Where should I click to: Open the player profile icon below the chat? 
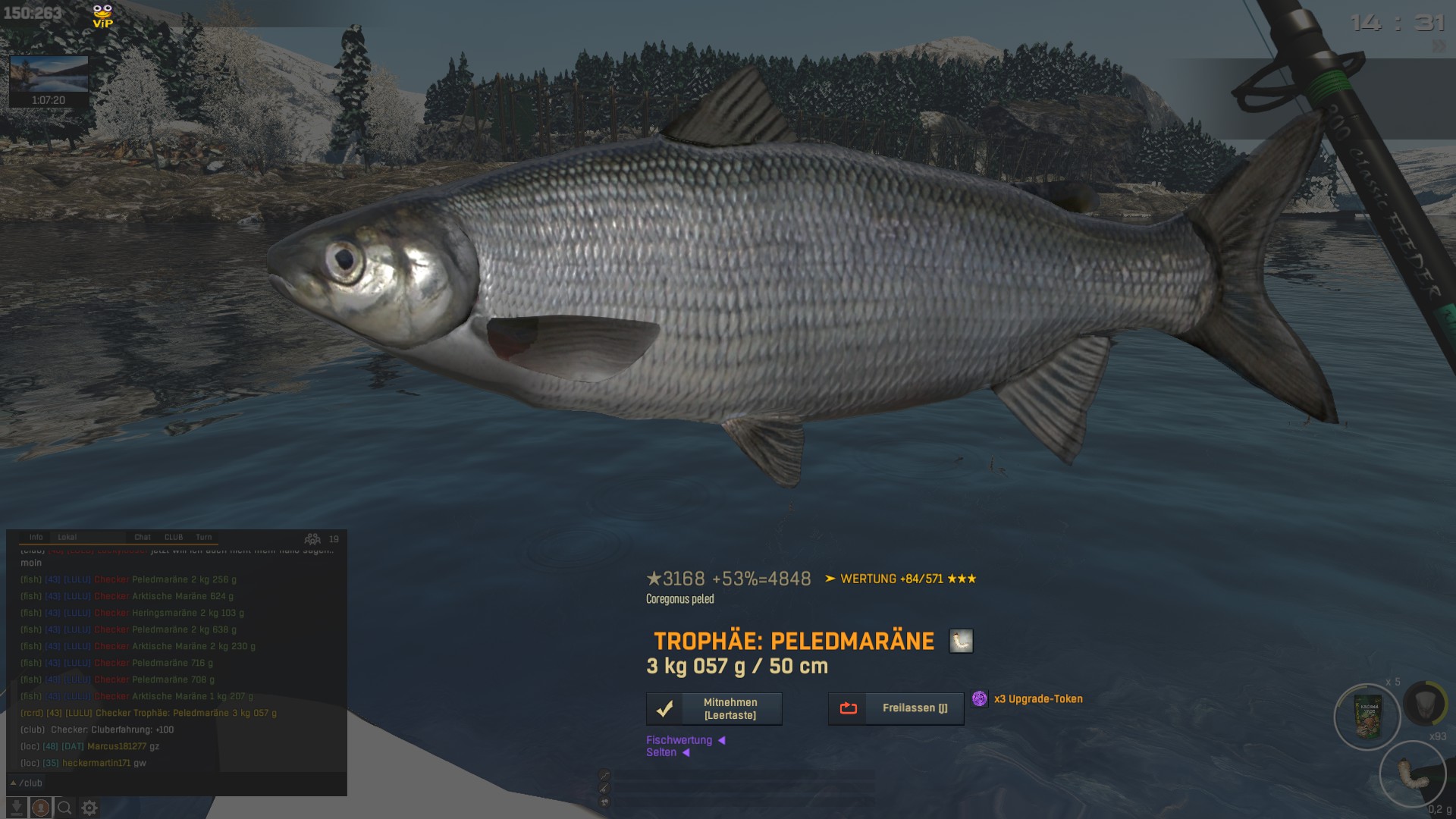coord(40,808)
